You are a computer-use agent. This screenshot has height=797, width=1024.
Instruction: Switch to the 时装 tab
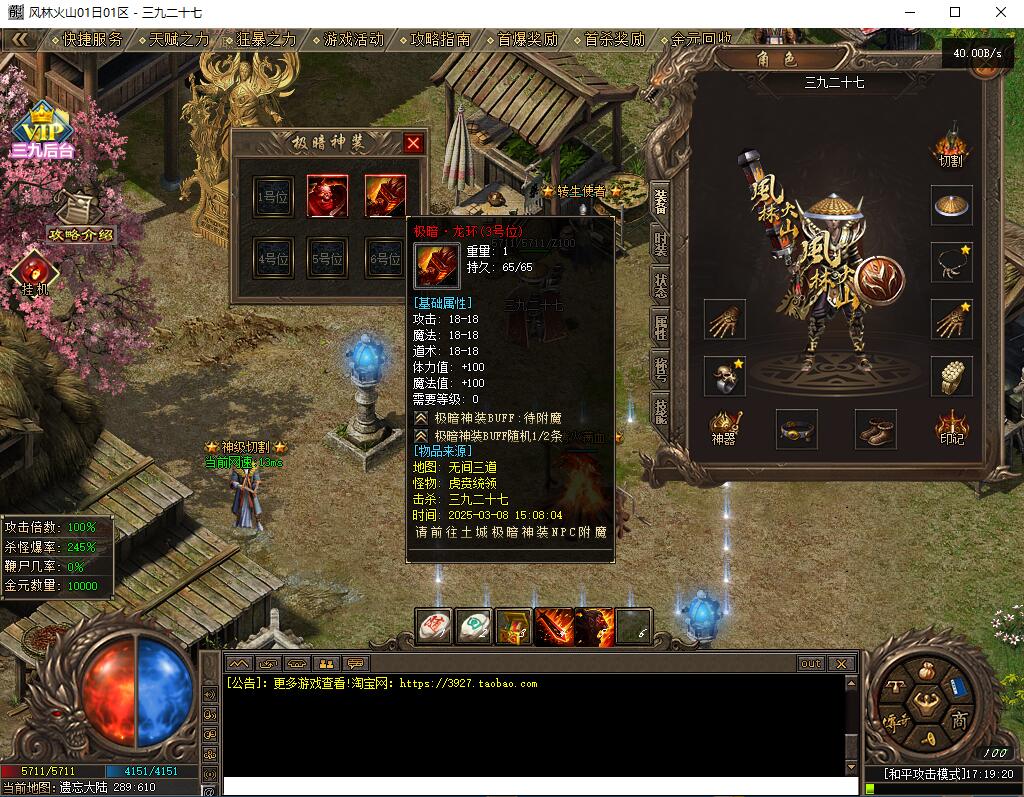(x=660, y=243)
